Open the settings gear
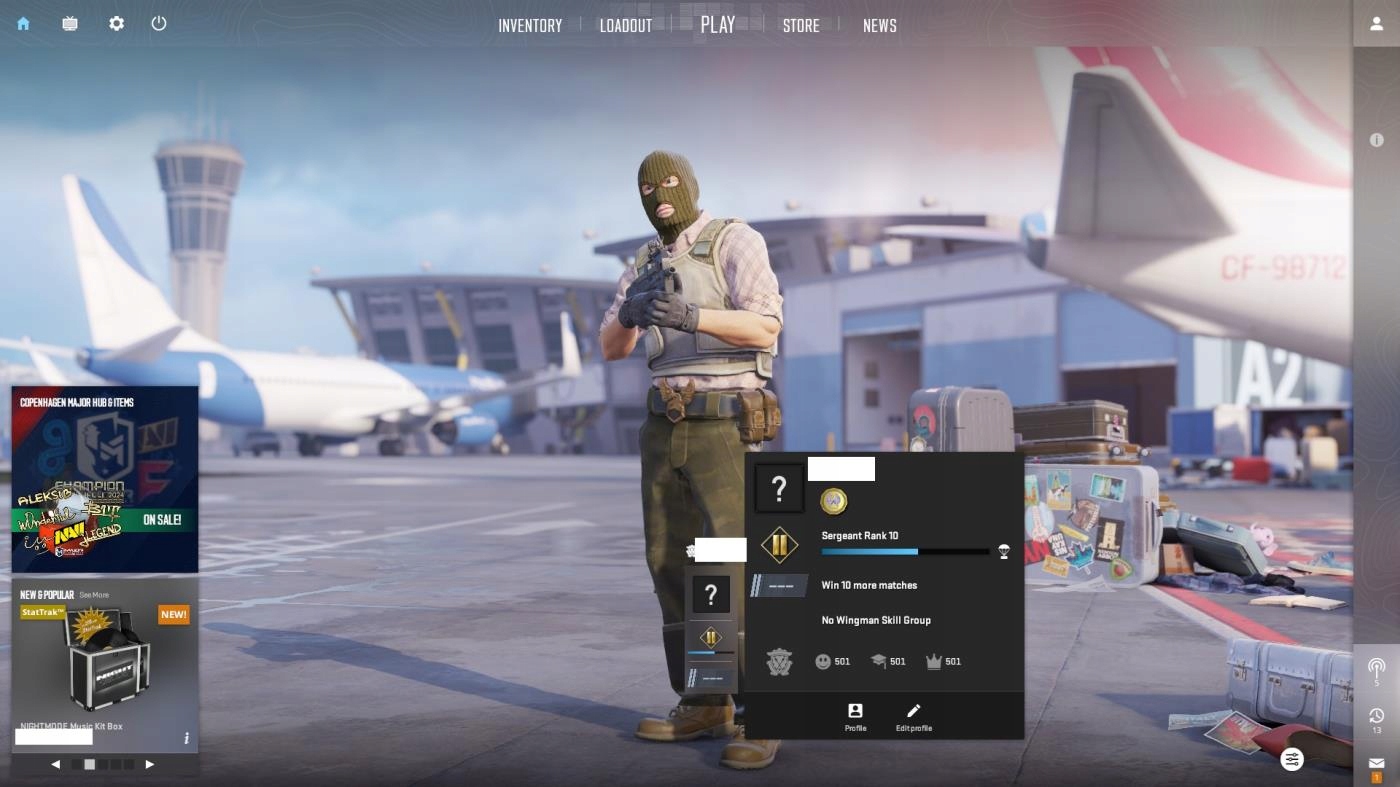The width and height of the screenshot is (1400, 787). tap(117, 23)
